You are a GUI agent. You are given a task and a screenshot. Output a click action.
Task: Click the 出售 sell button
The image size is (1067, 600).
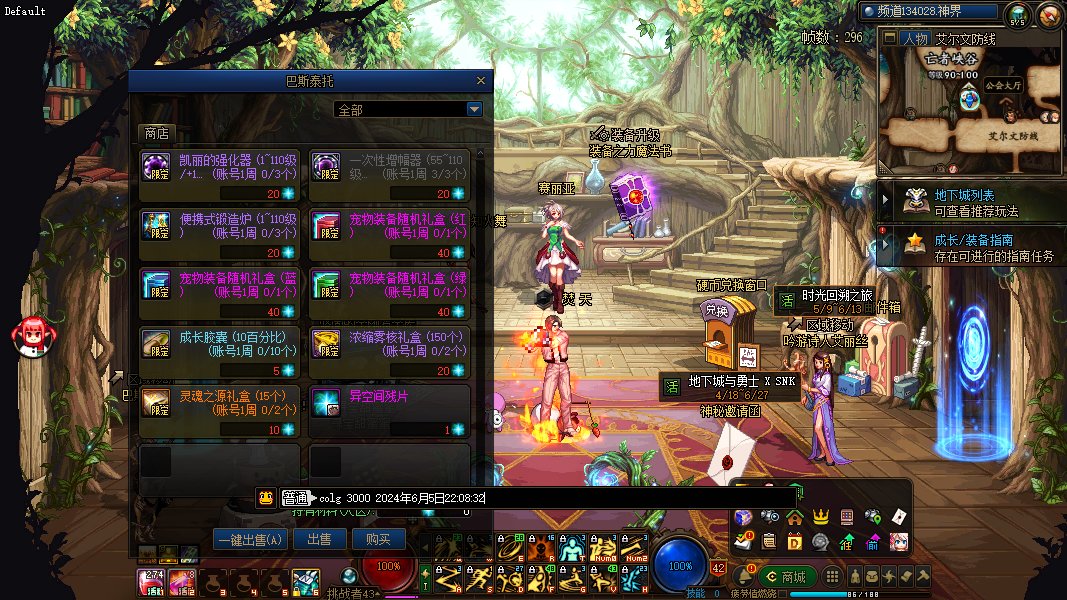pos(319,539)
